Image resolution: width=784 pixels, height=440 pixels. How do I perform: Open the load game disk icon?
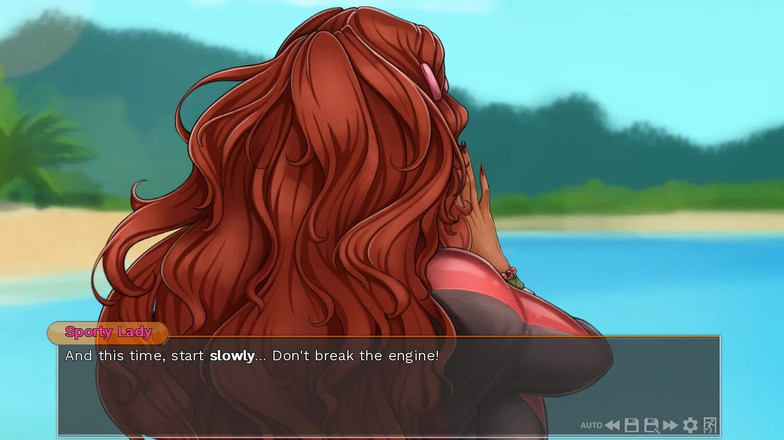[651, 426]
